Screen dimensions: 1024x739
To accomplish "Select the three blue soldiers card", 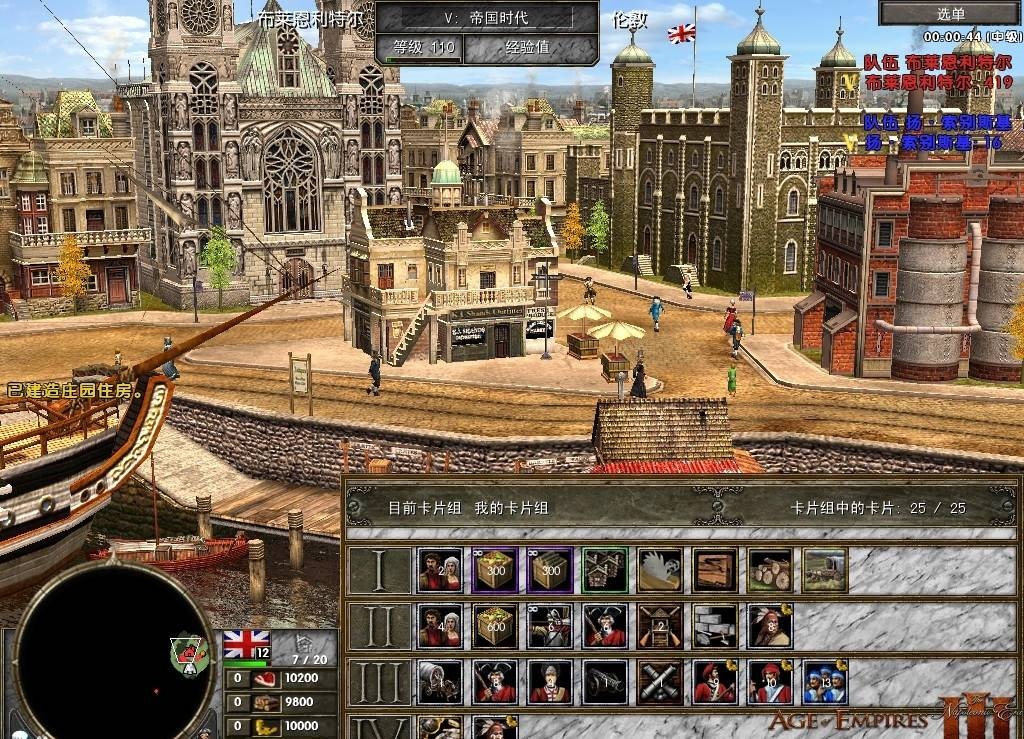I will (825, 681).
